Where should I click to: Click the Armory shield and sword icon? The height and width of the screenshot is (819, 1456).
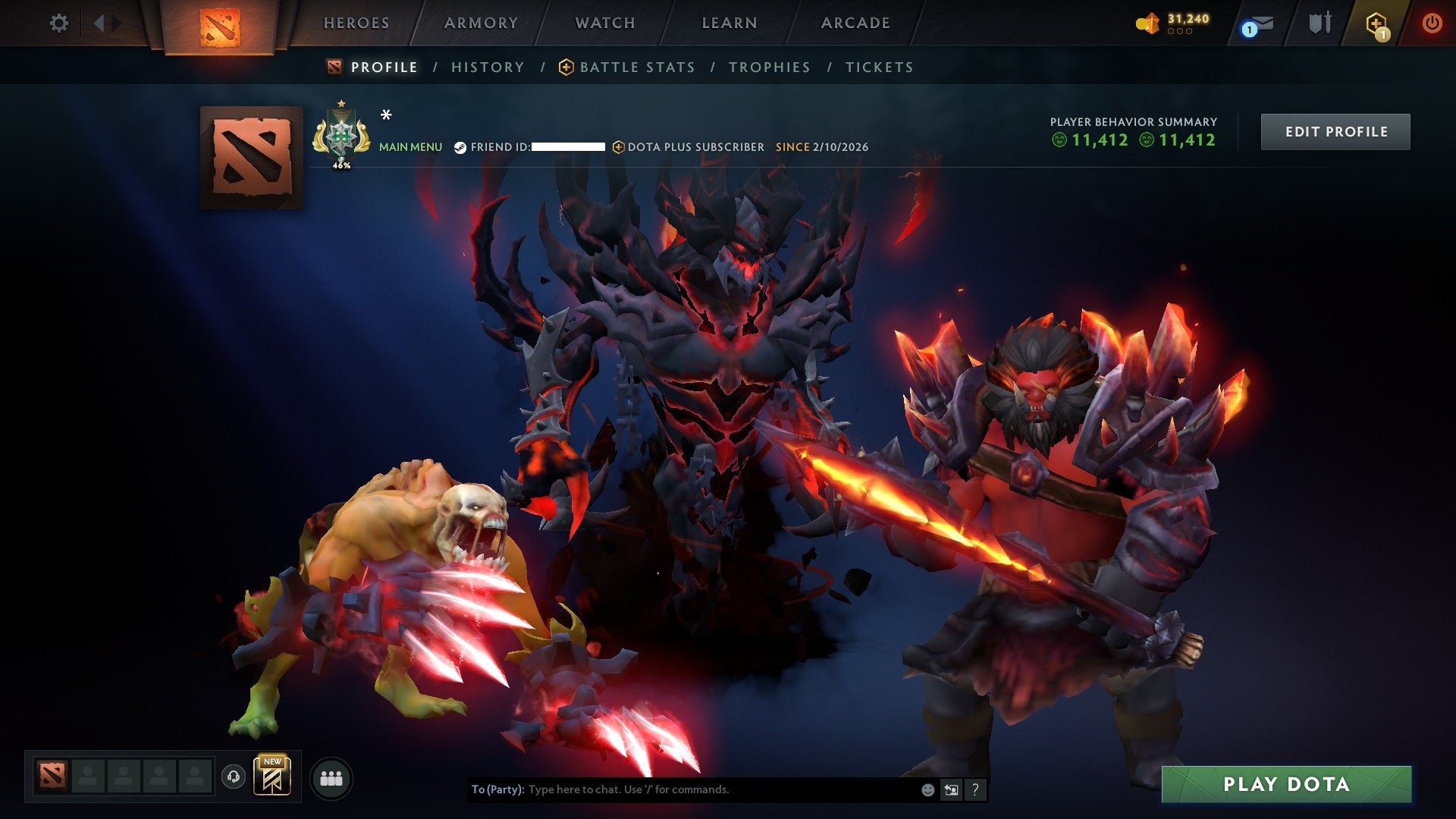click(1320, 23)
